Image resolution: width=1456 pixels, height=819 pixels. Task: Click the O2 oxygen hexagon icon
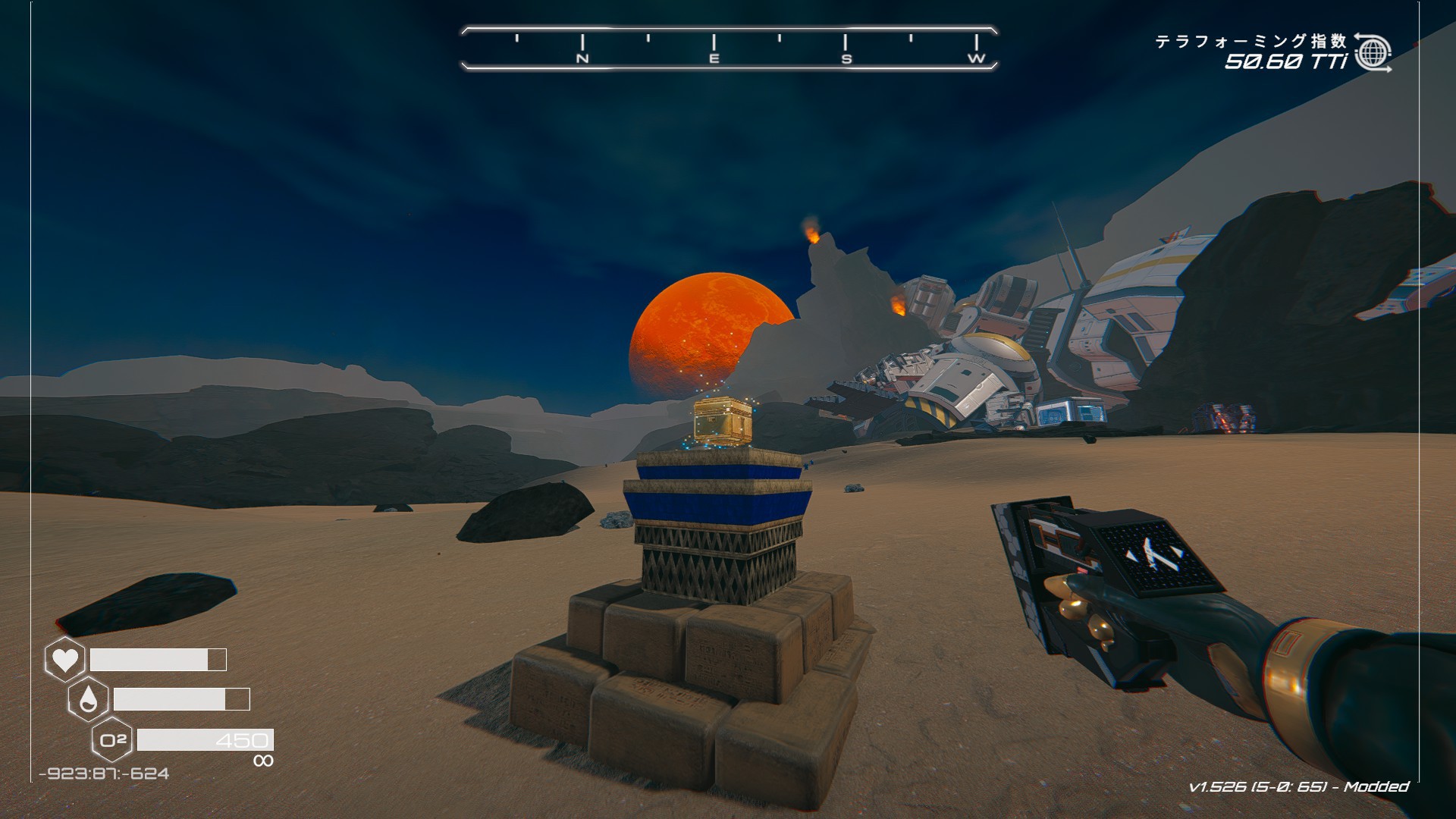coord(112,739)
